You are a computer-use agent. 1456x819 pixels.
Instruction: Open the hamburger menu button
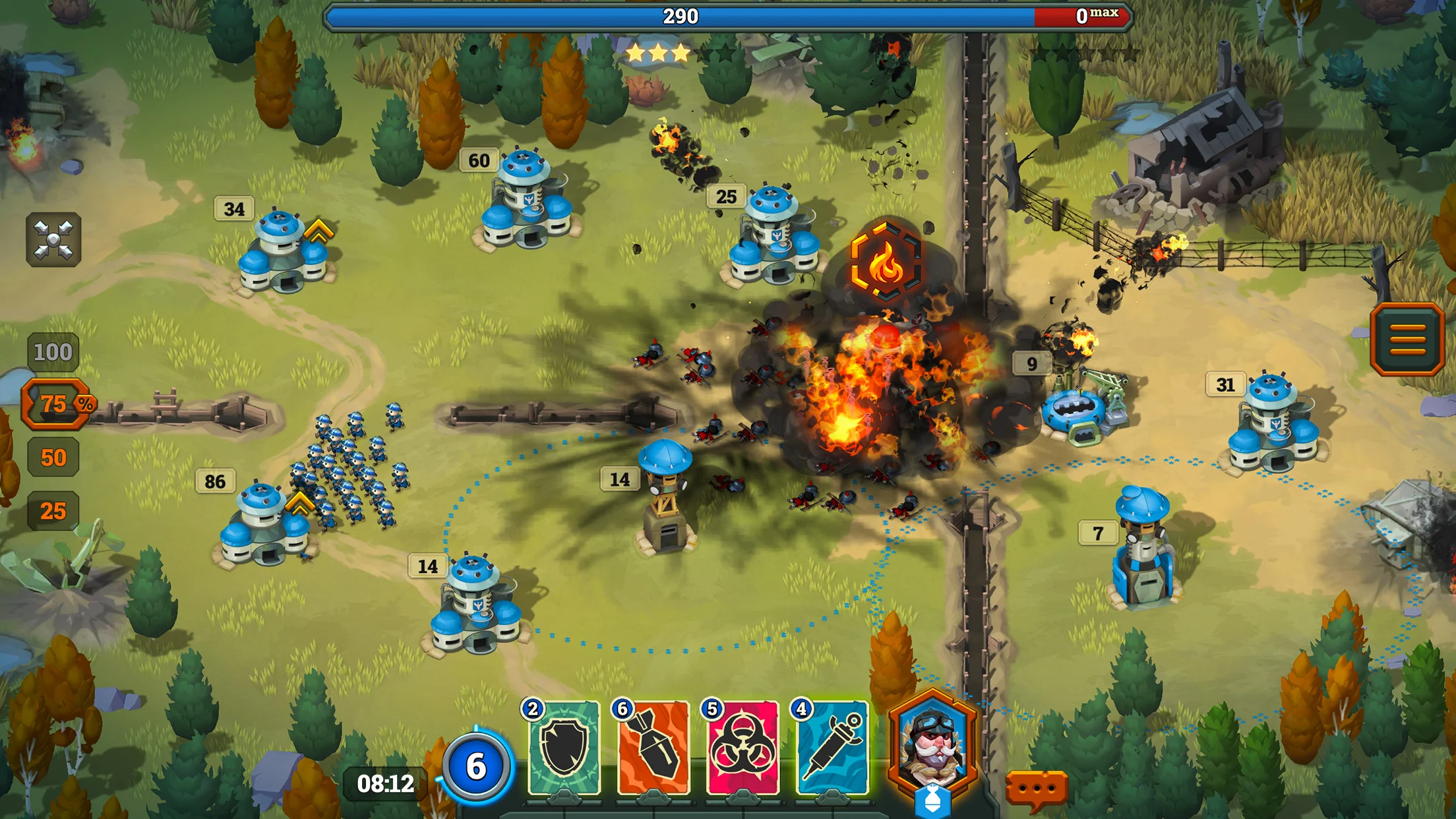tap(1407, 340)
